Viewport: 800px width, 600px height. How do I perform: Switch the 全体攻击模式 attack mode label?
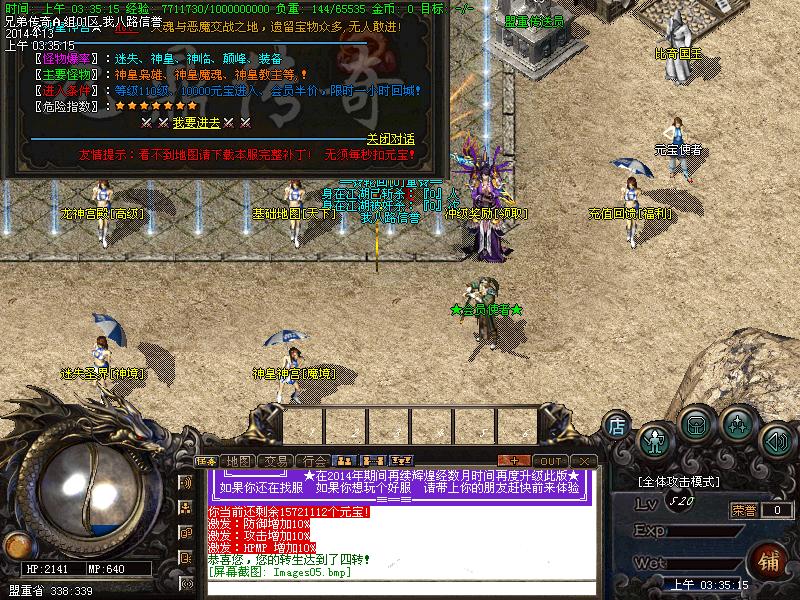coord(679,481)
